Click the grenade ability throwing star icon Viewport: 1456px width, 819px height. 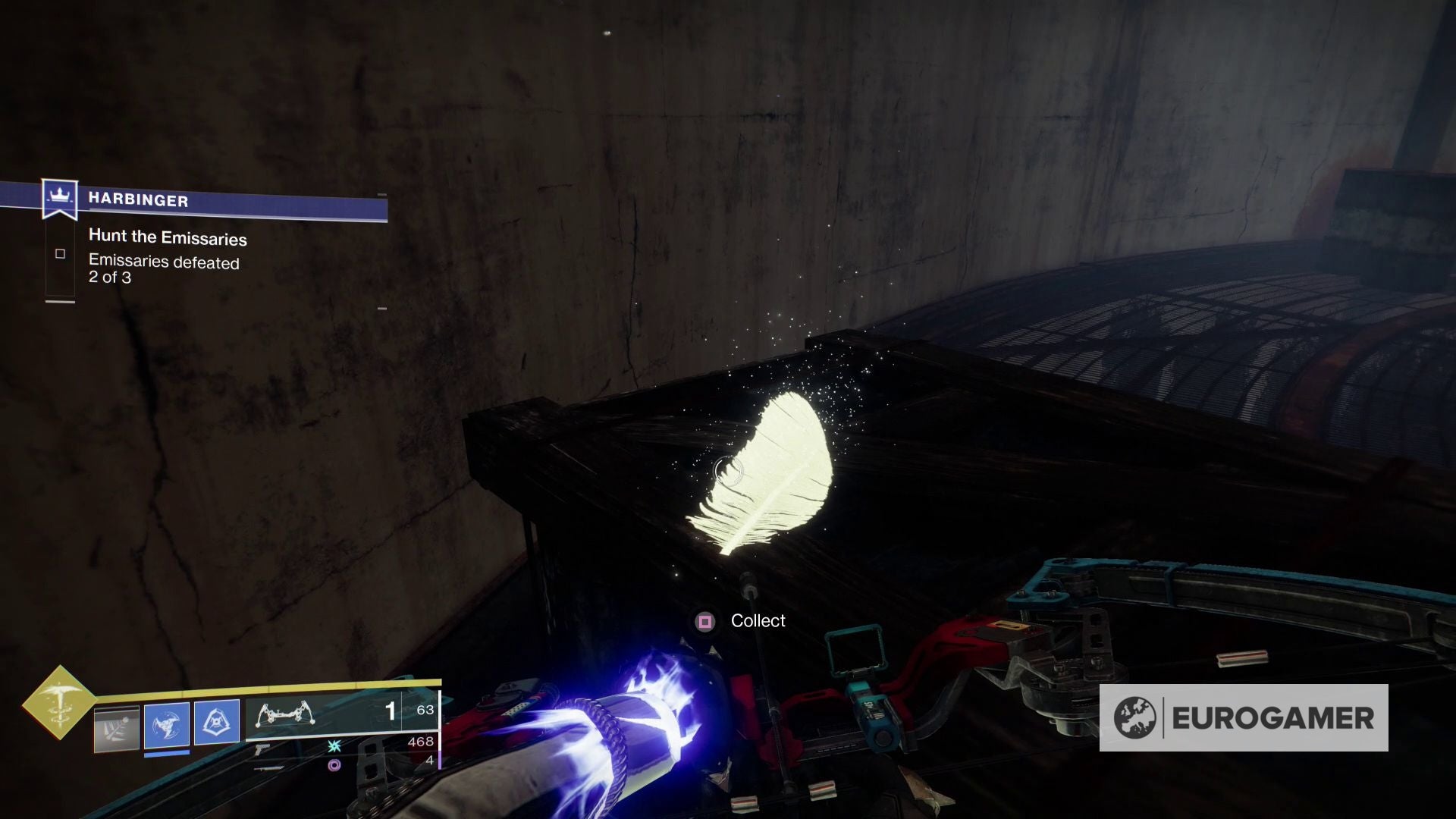click(x=165, y=725)
